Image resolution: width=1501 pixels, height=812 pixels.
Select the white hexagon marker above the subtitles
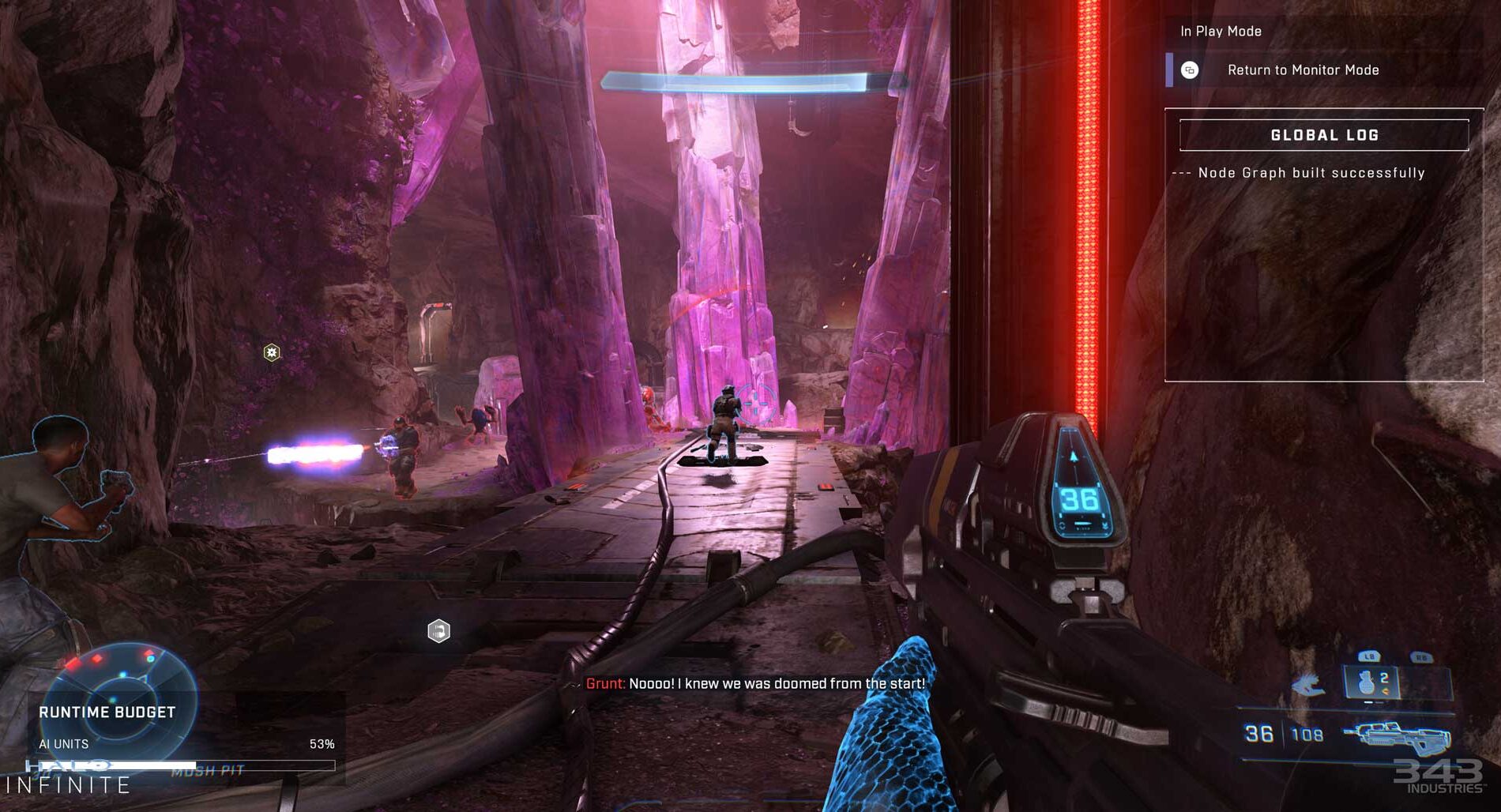coord(438,631)
